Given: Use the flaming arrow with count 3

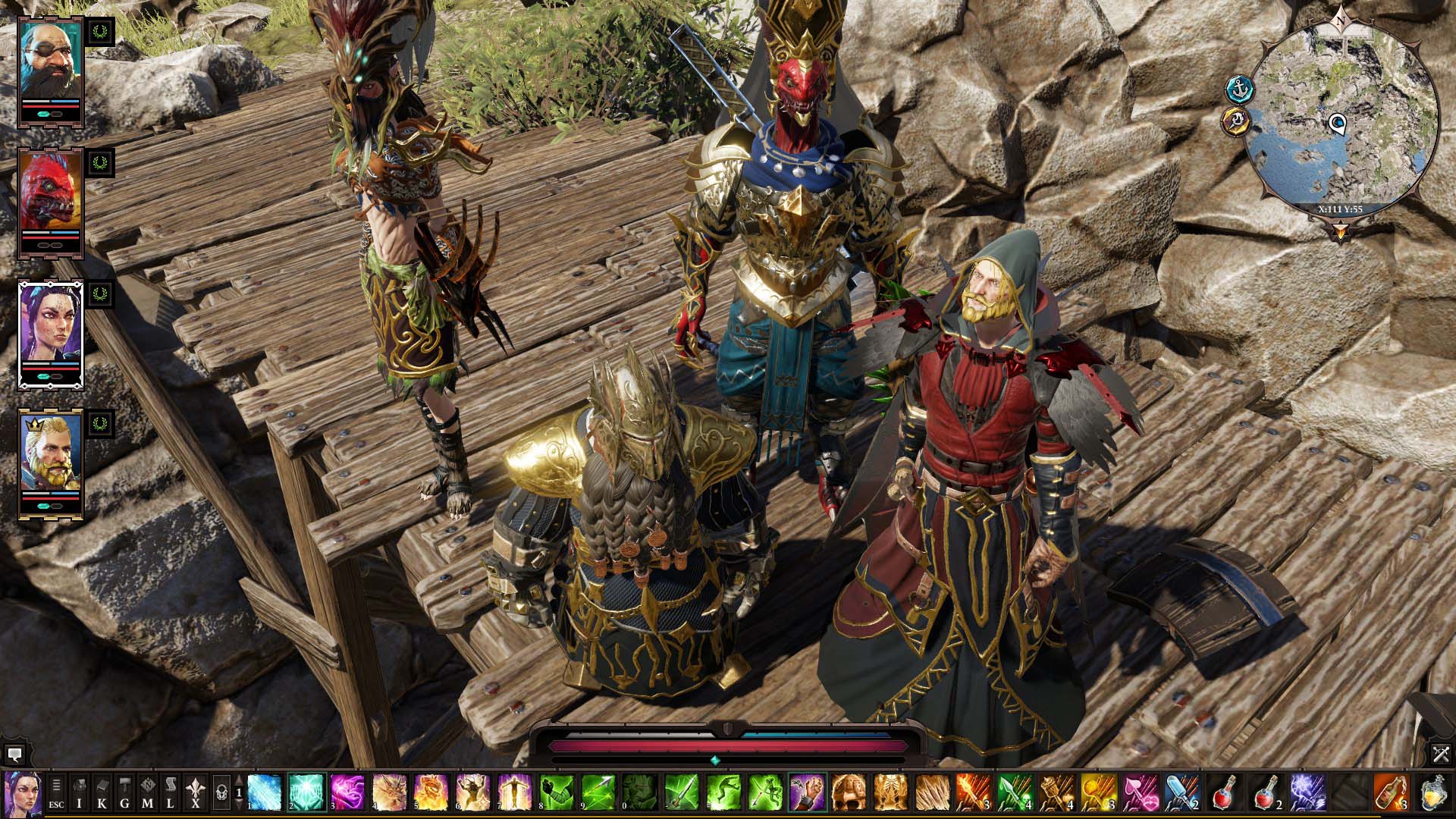Looking at the screenshot, I should [x=973, y=792].
